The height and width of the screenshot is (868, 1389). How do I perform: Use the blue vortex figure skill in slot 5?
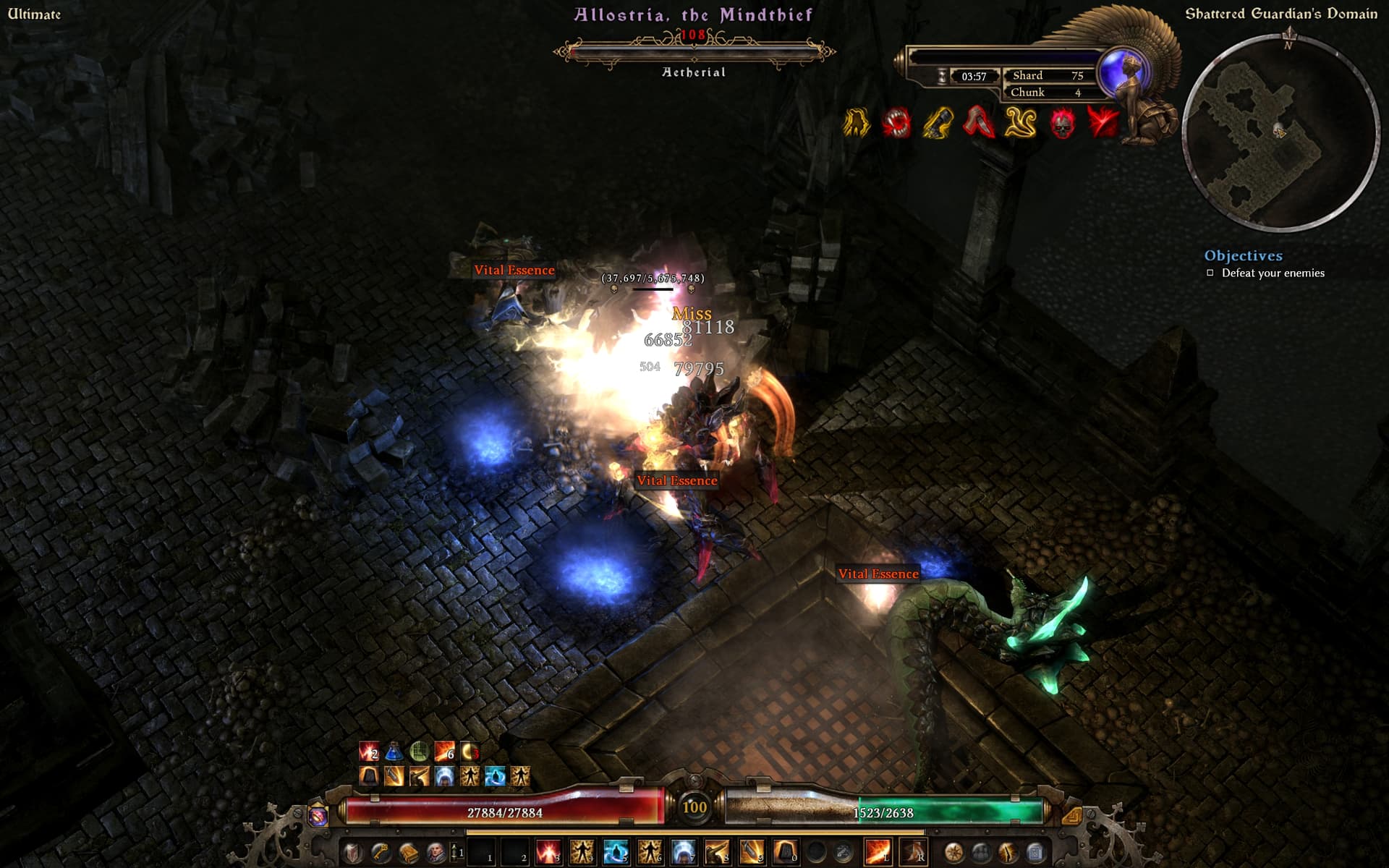click(x=615, y=852)
